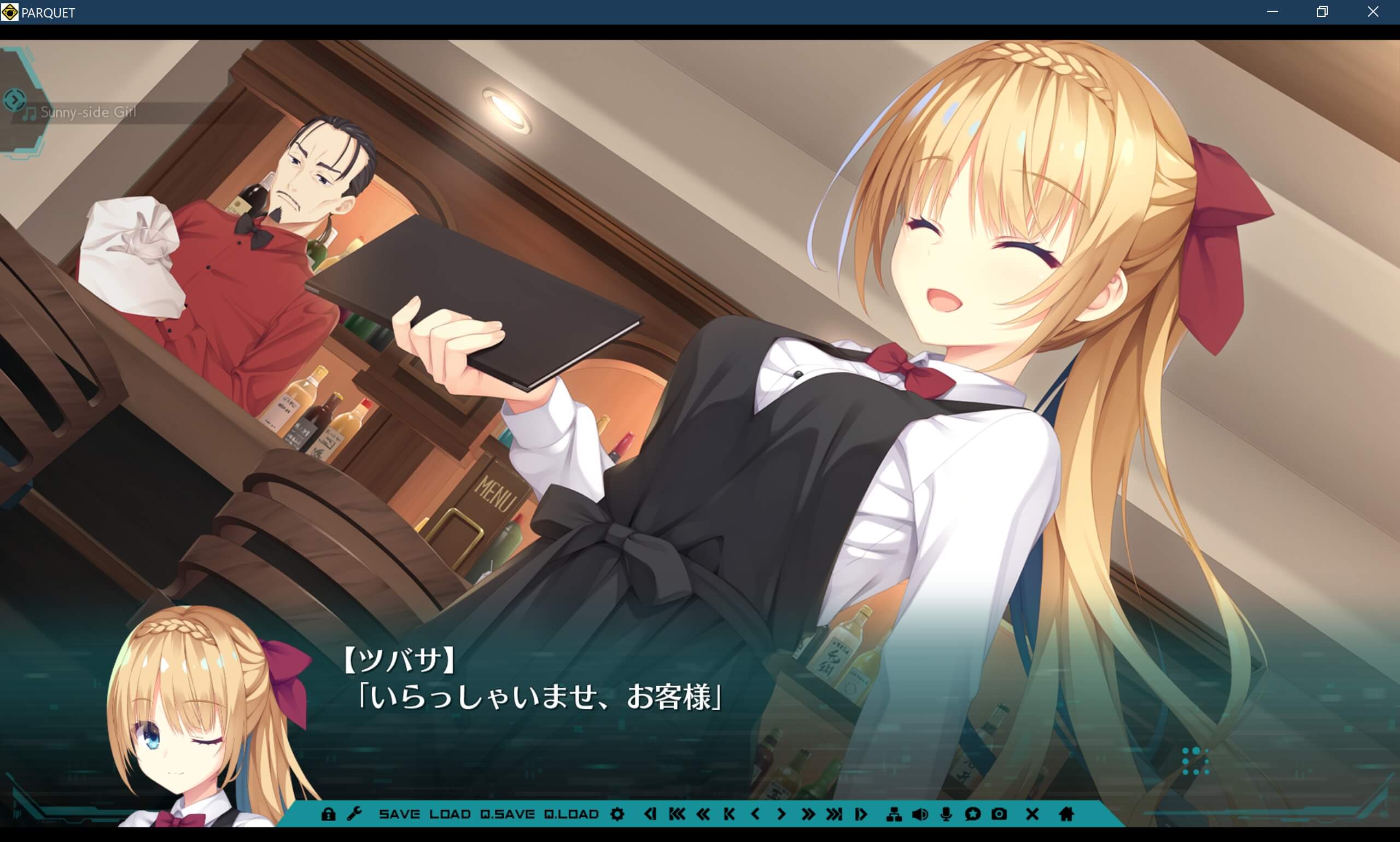Image resolution: width=1400 pixels, height=842 pixels.
Task: Advance one line with the right chevron
Action: tap(782, 814)
